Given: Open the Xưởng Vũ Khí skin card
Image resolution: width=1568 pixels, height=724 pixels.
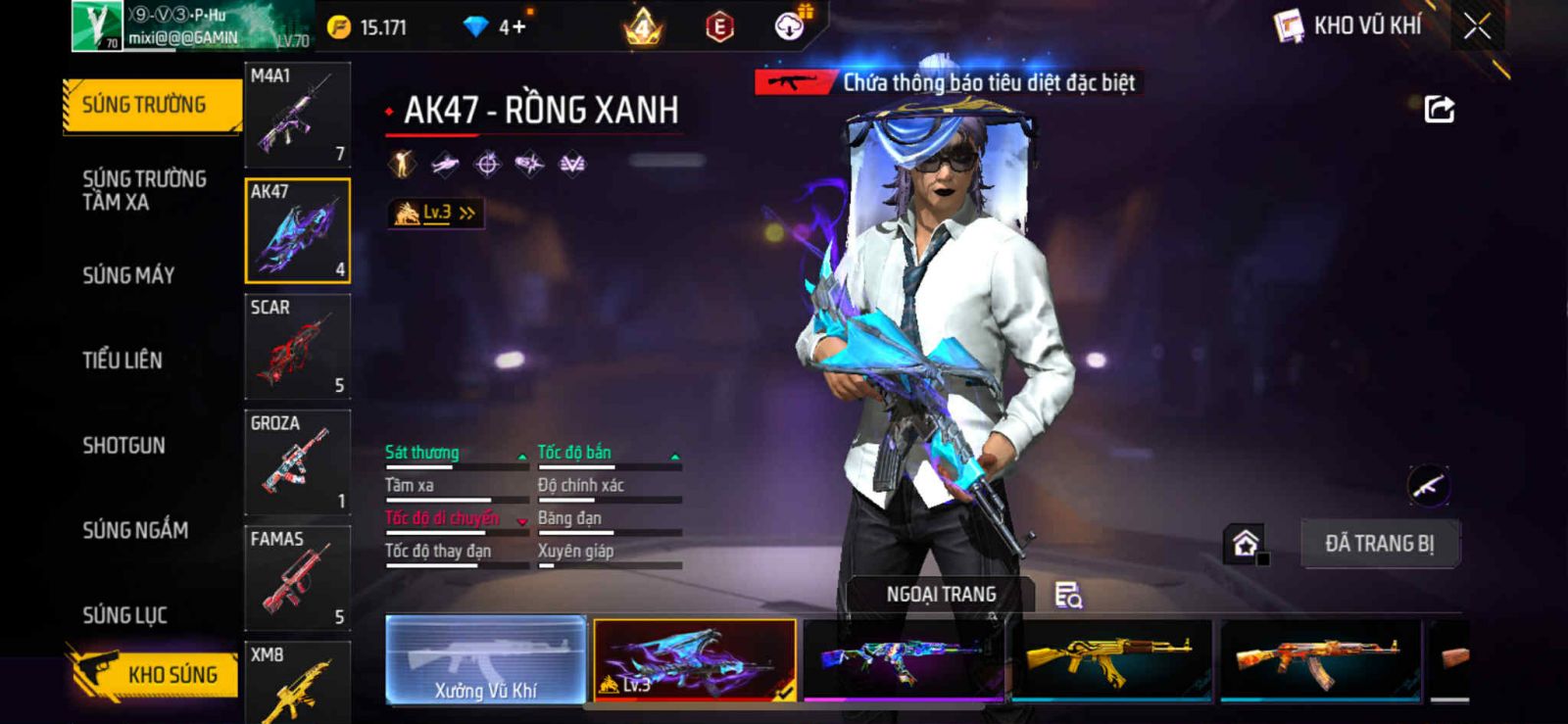Looking at the screenshot, I should pyautogui.click(x=486, y=659).
